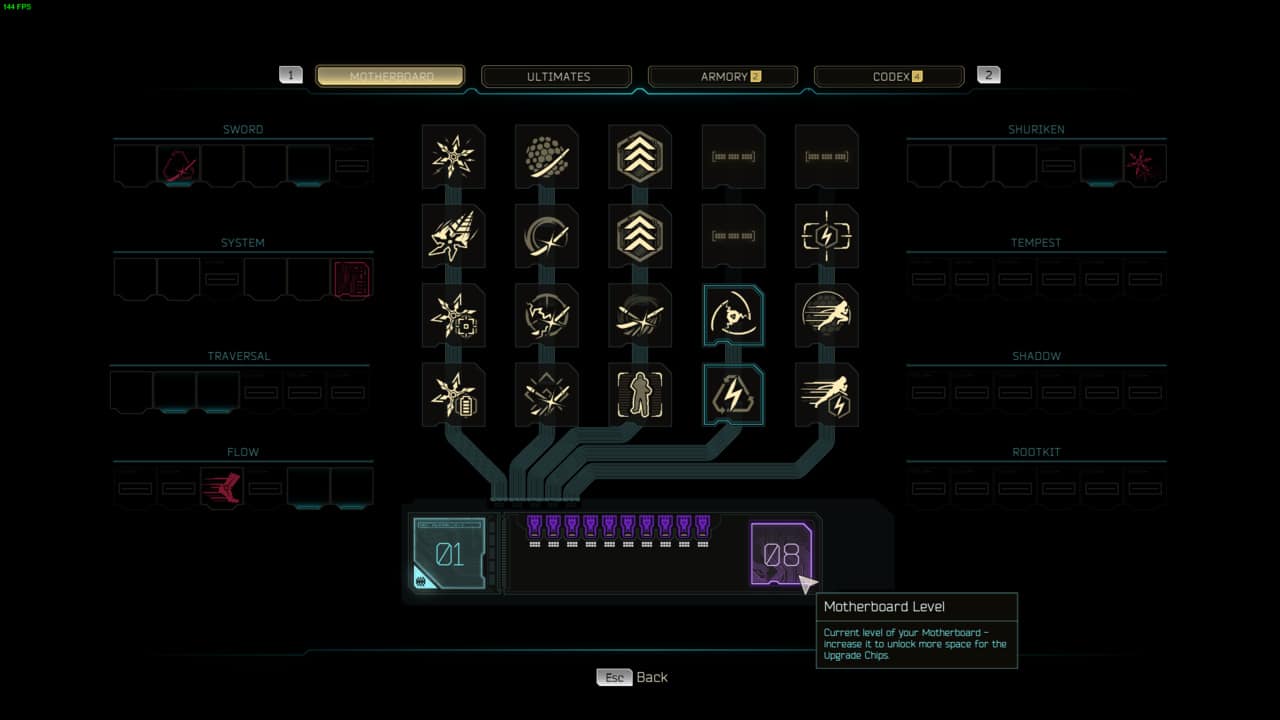Viewport: 1280px width, 720px height.
Task: Pick the dotted sphere slash upgrade chip
Action: (x=547, y=157)
